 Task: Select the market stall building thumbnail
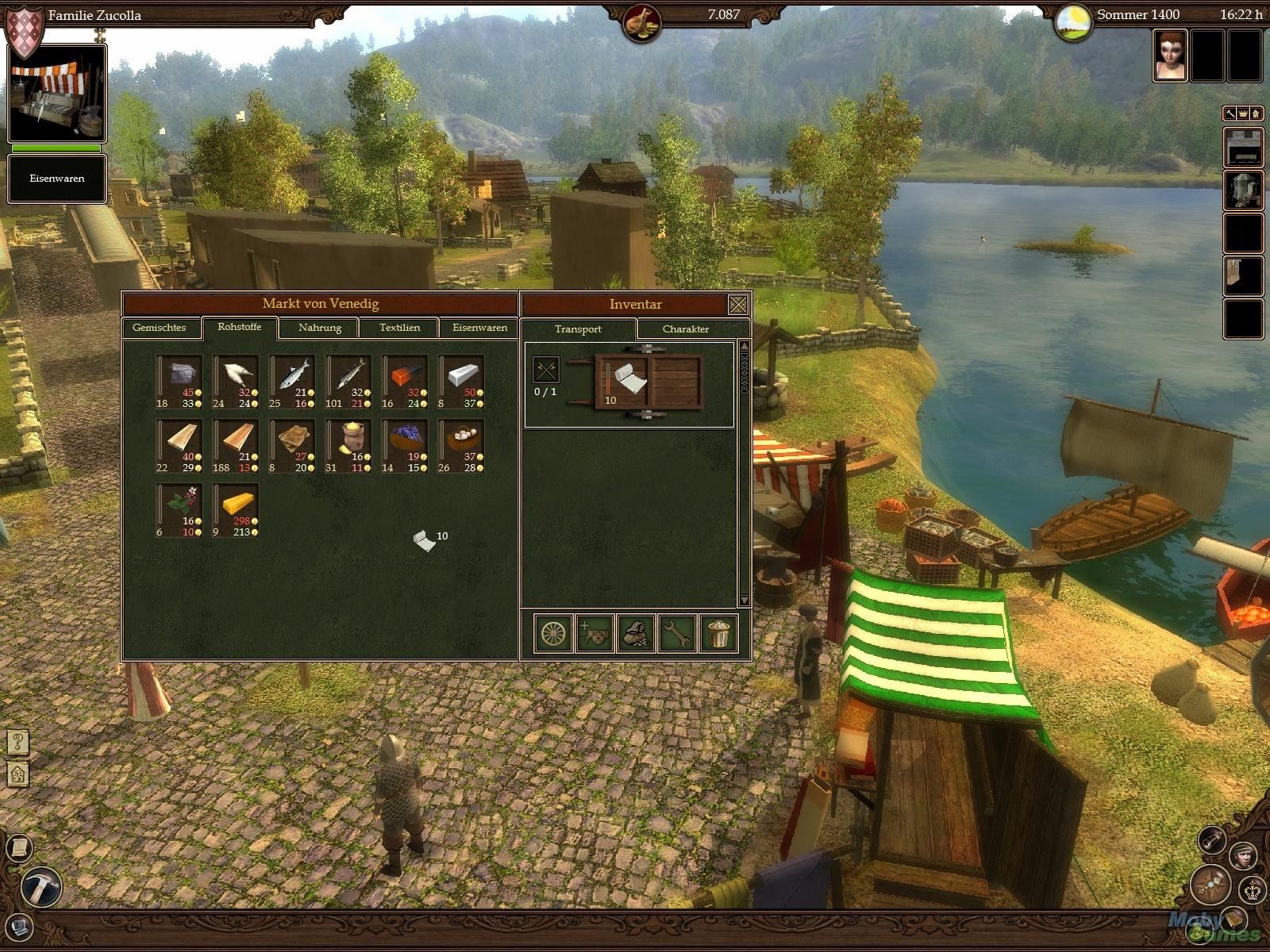point(56,94)
